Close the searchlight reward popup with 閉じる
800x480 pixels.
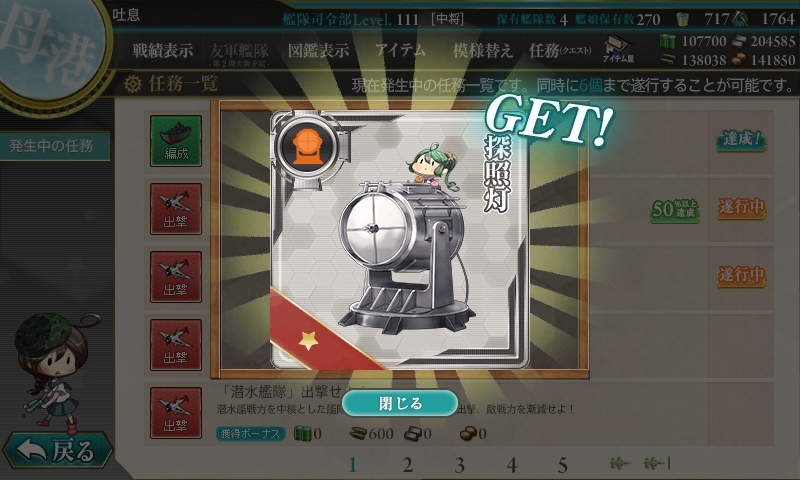pyautogui.click(x=400, y=403)
